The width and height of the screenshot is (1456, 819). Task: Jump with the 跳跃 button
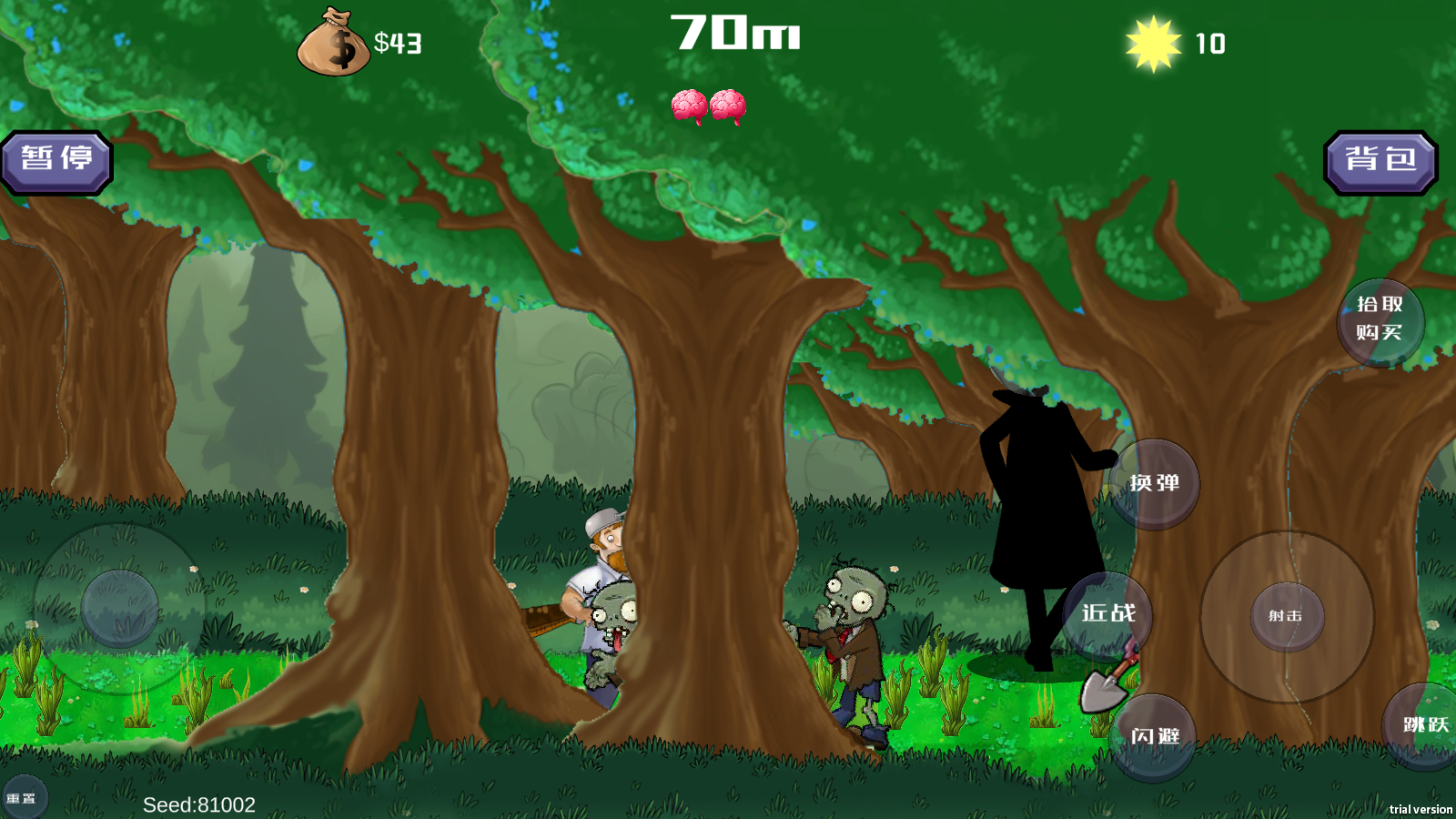1424,726
